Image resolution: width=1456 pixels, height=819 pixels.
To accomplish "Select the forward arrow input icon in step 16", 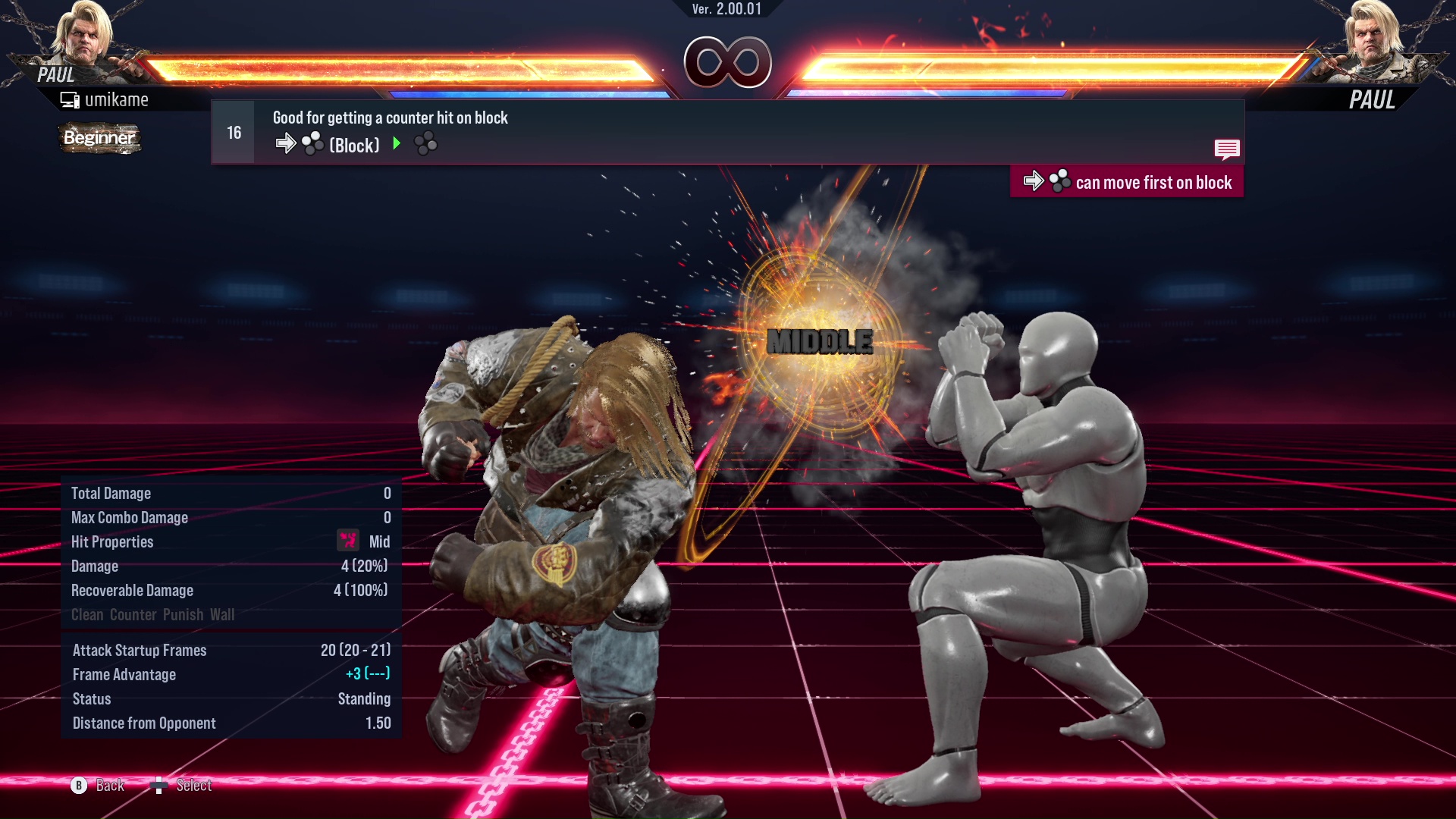I will coord(287,143).
